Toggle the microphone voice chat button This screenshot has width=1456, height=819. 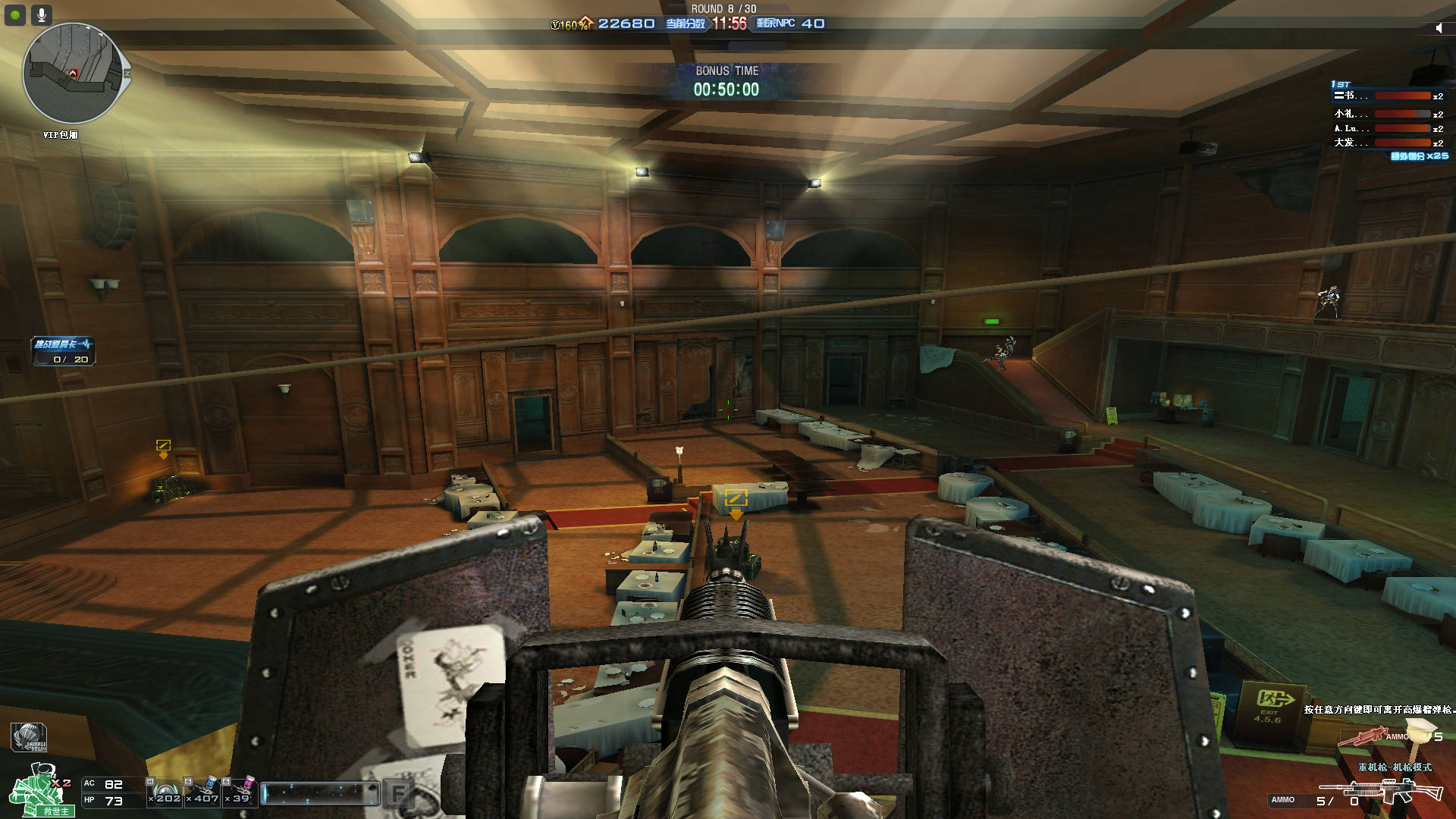coord(41,14)
